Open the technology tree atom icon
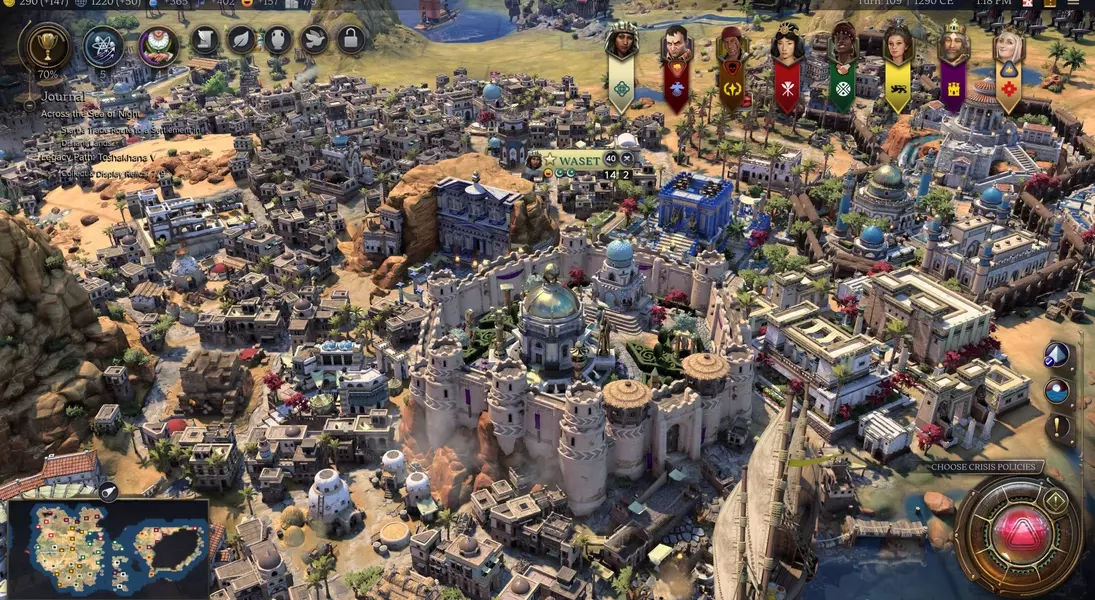The image size is (1095, 600). coord(103,44)
